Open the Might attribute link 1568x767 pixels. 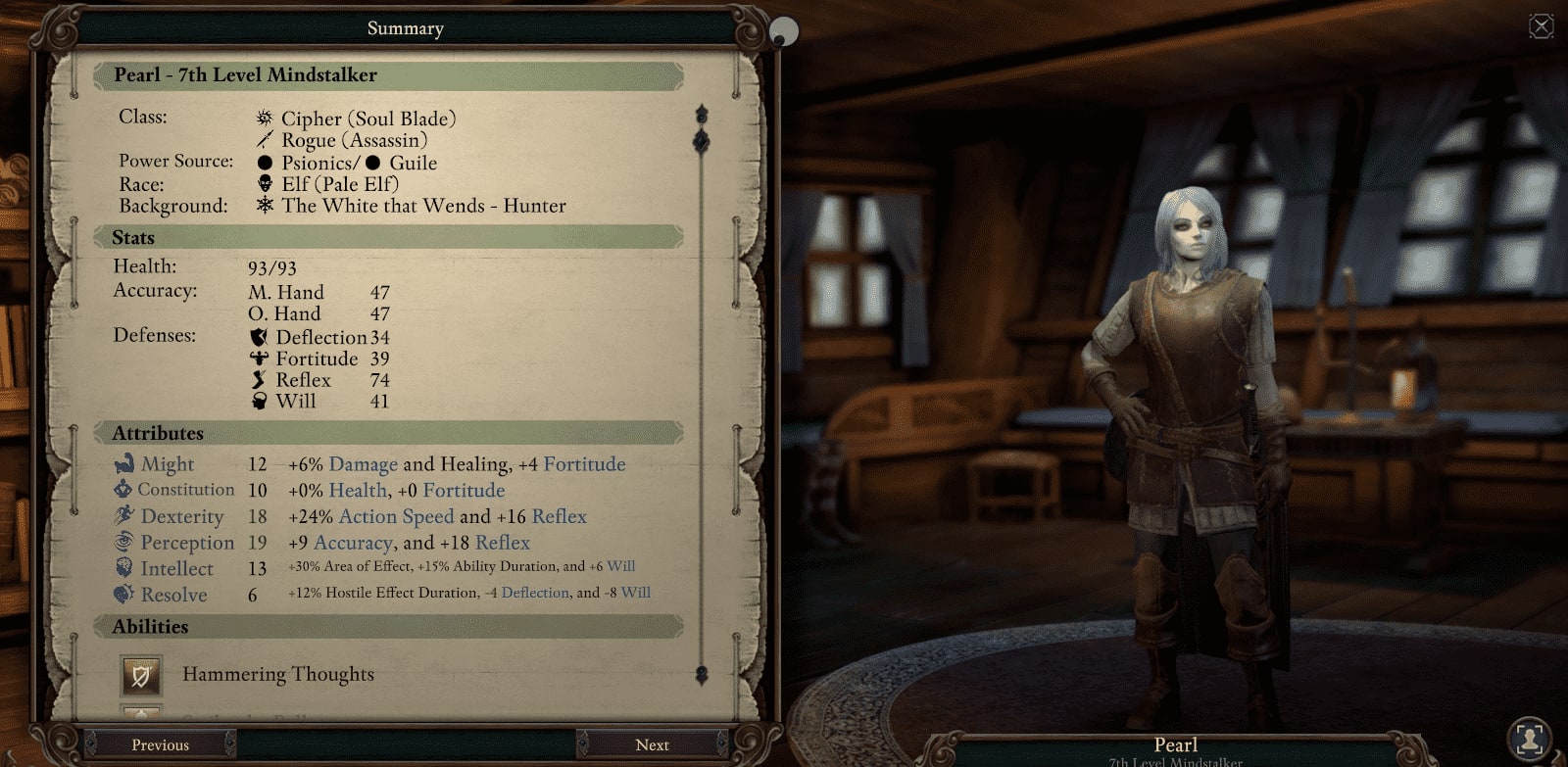(167, 464)
